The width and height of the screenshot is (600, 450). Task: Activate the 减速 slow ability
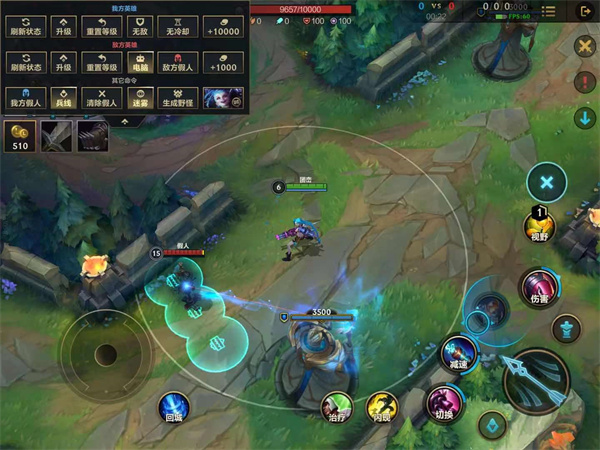point(458,354)
